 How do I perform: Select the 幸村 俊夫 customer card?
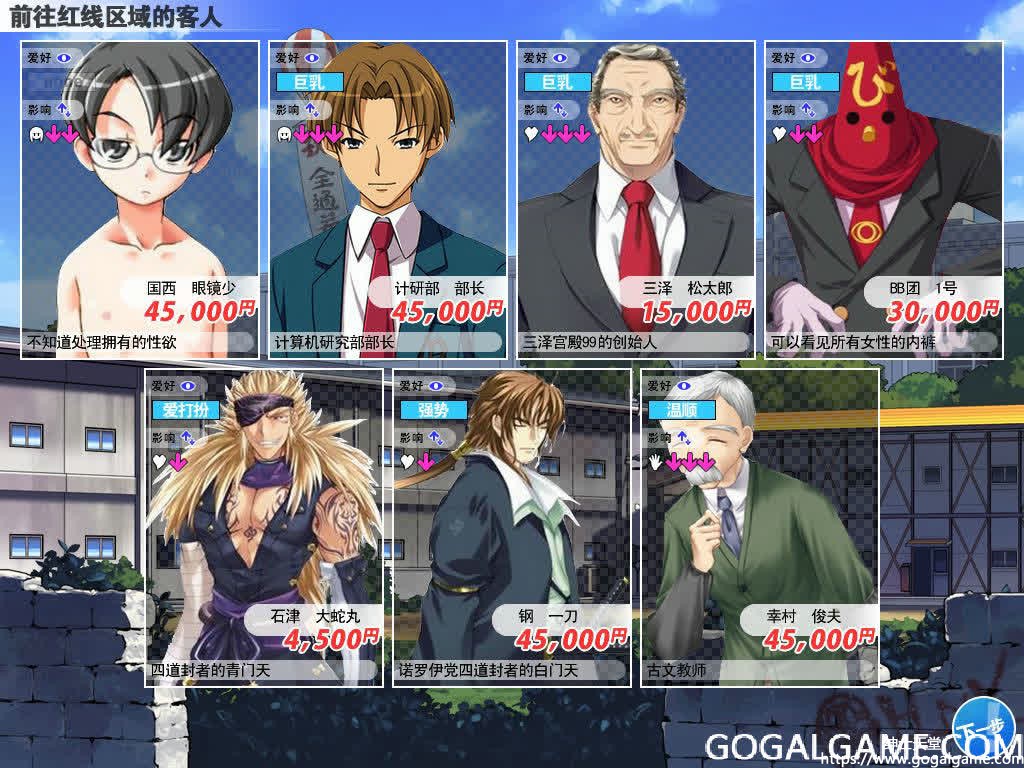pos(760,527)
